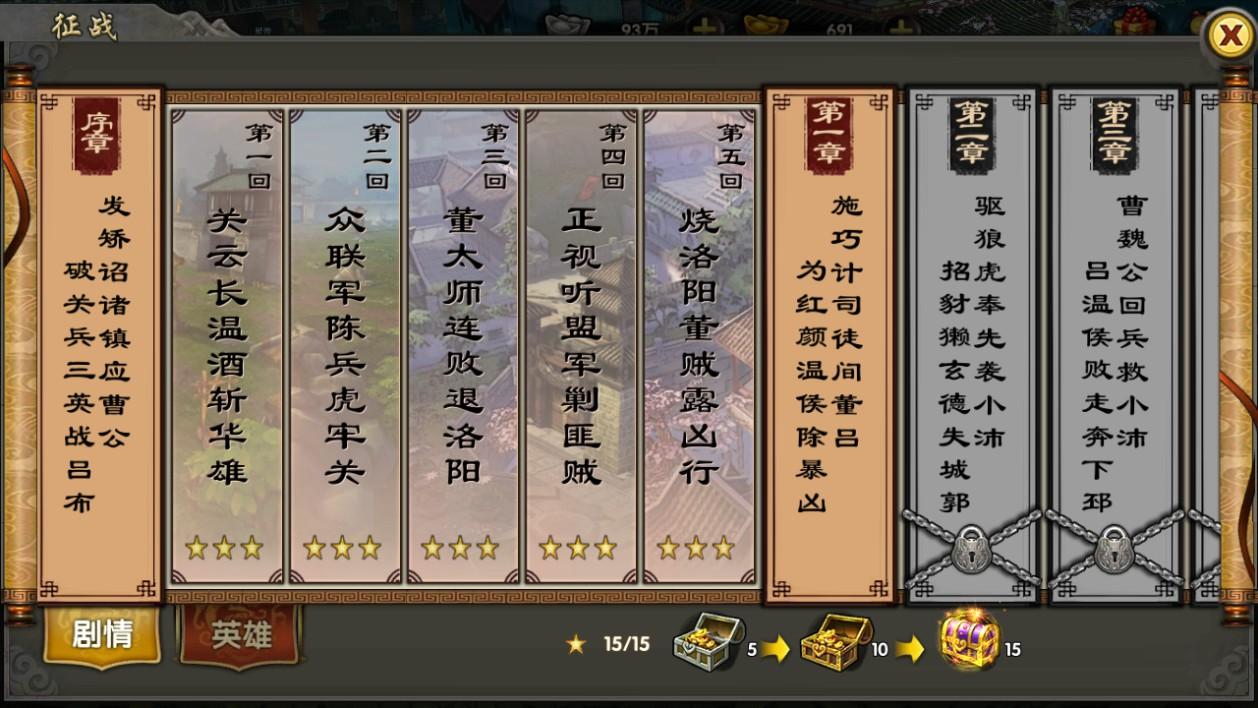Tap the locked 第三章 chapter scroll
Viewport: 1258px width, 708px height.
[x=1114, y=340]
